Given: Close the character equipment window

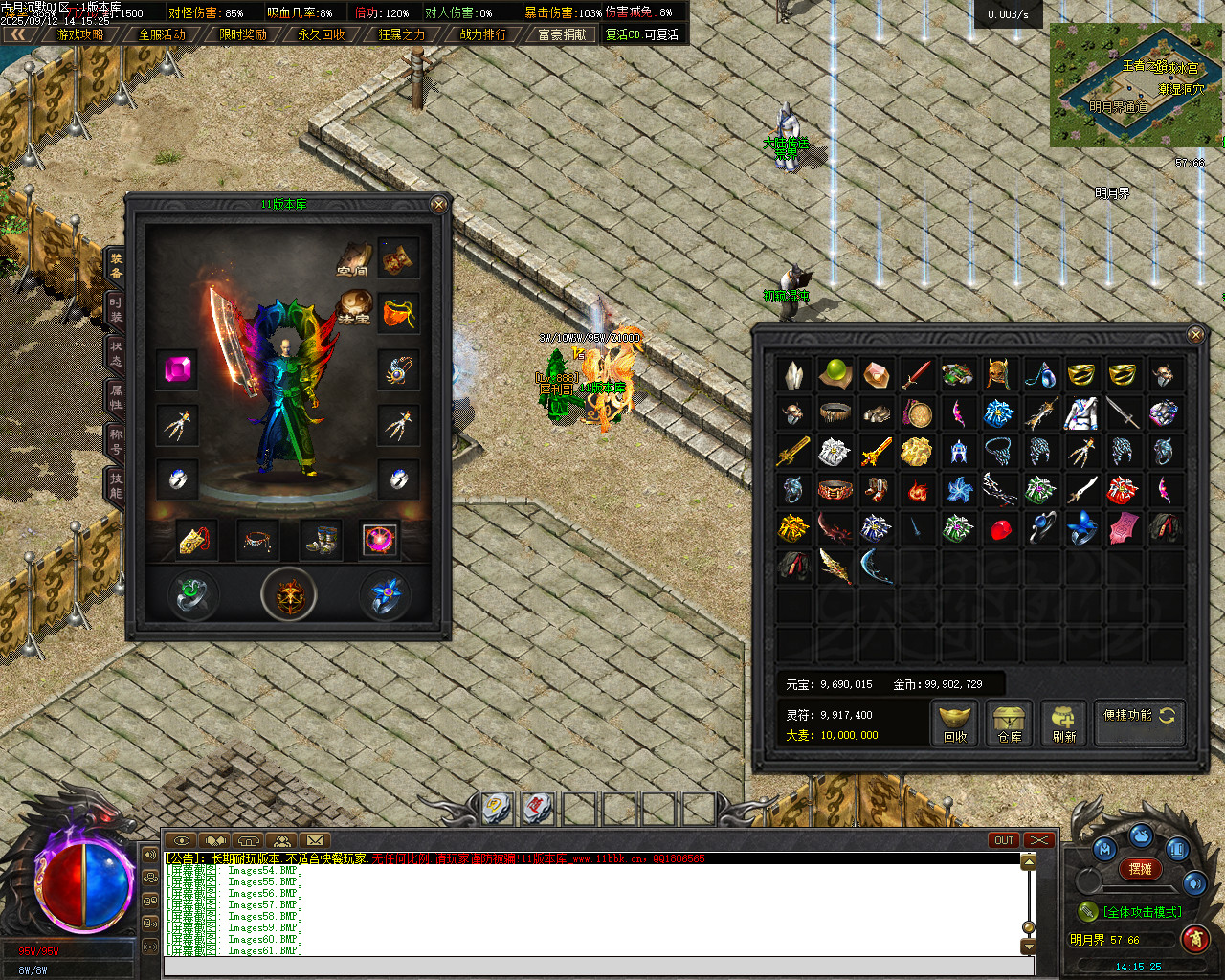Looking at the screenshot, I should click(438, 205).
